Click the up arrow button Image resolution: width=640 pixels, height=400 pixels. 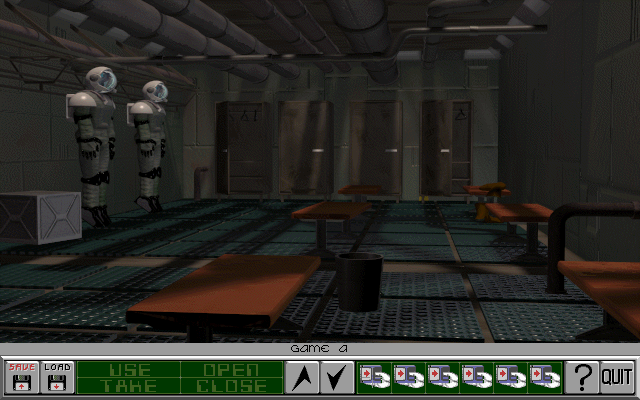point(302,377)
